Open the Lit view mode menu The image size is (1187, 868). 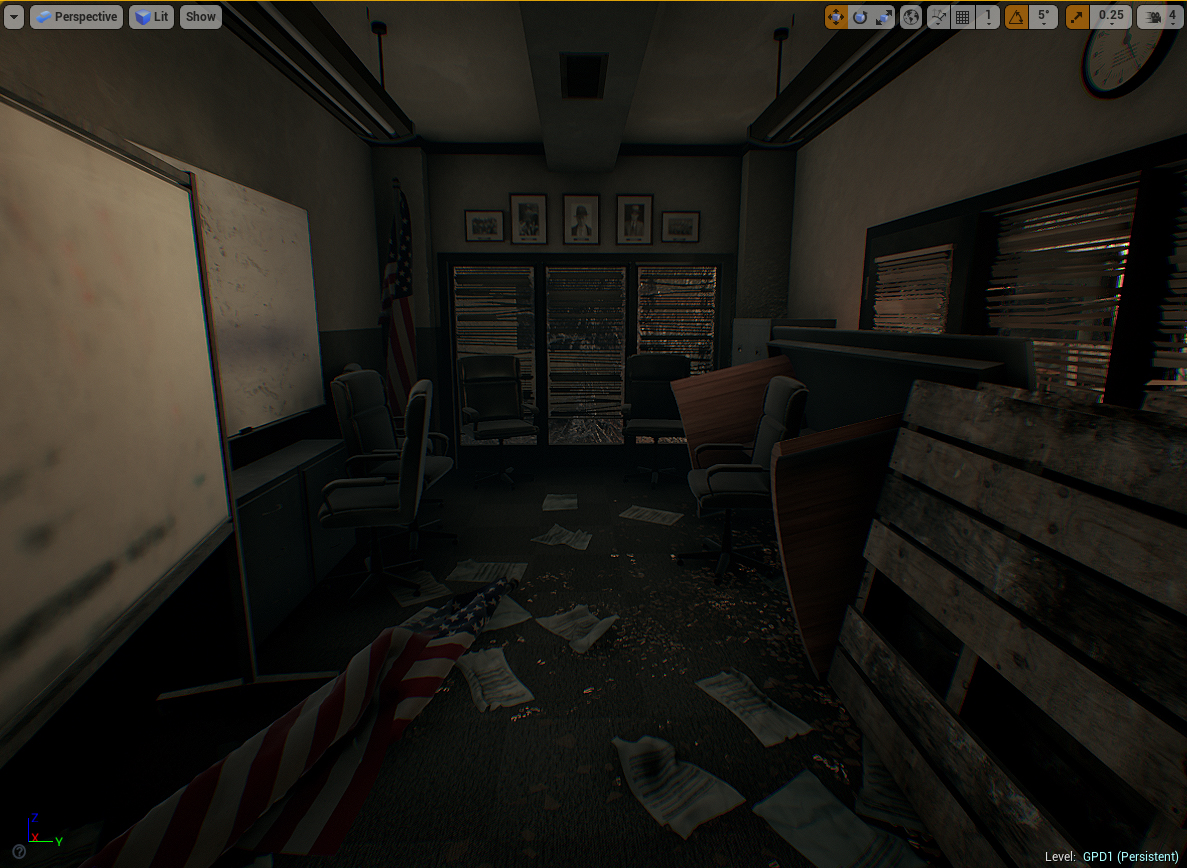pos(151,17)
